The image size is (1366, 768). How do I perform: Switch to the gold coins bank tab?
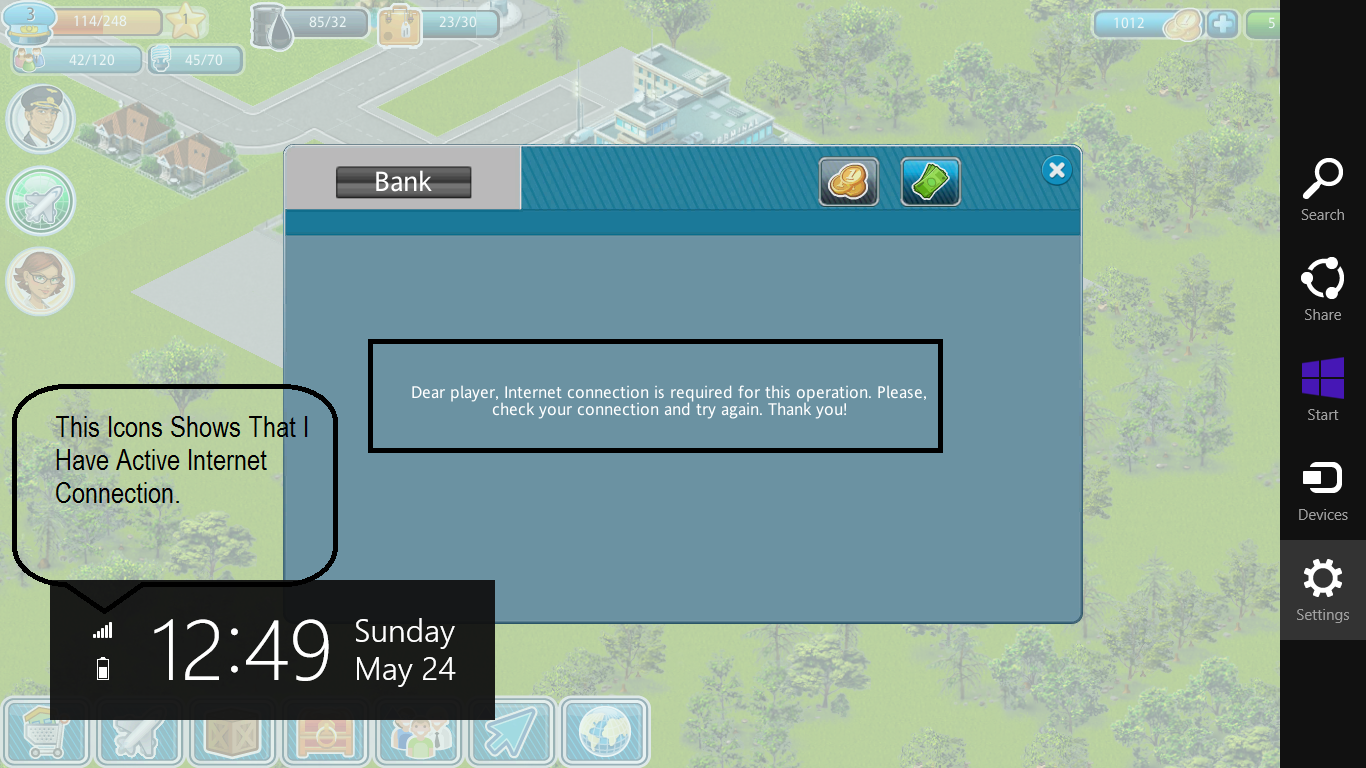(x=849, y=182)
